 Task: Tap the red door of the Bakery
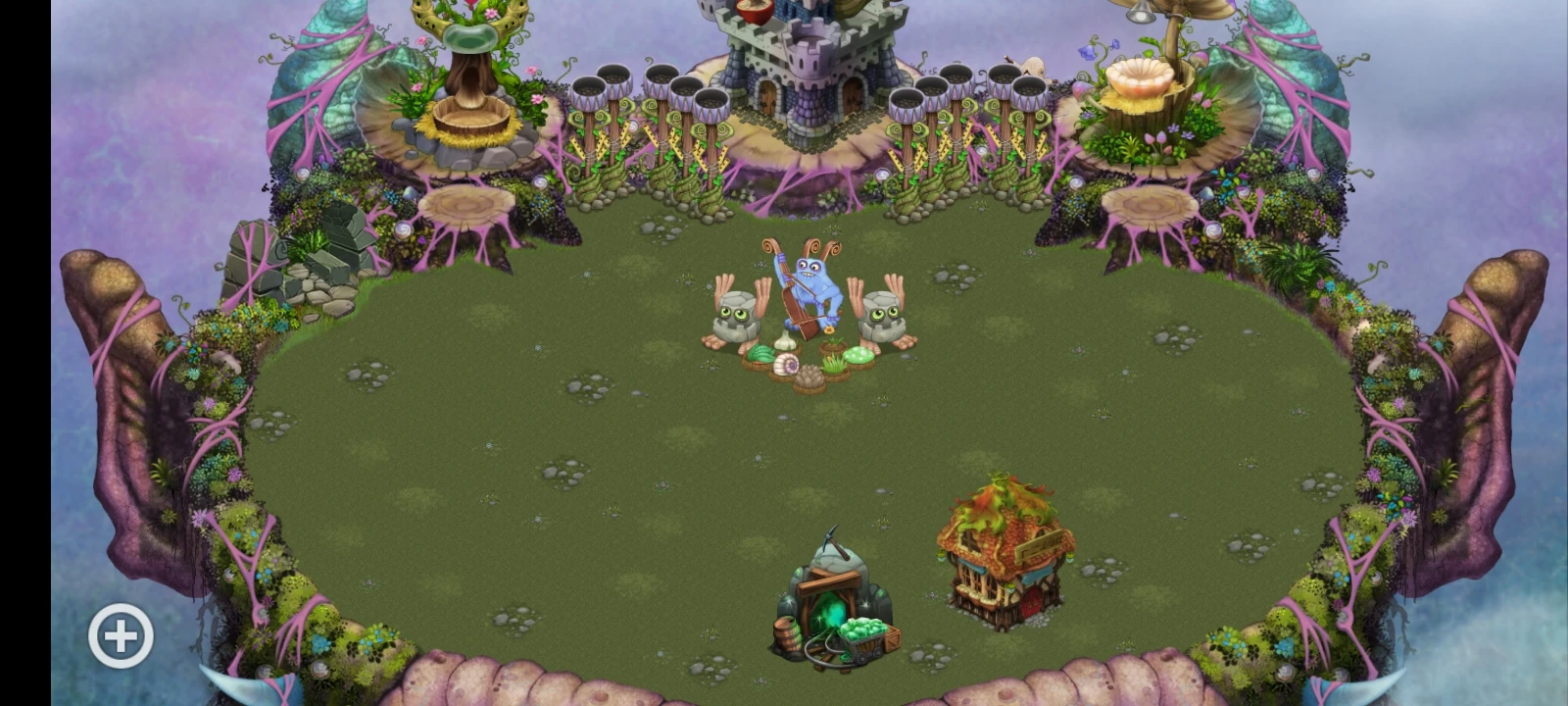click(x=1031, y=600)
